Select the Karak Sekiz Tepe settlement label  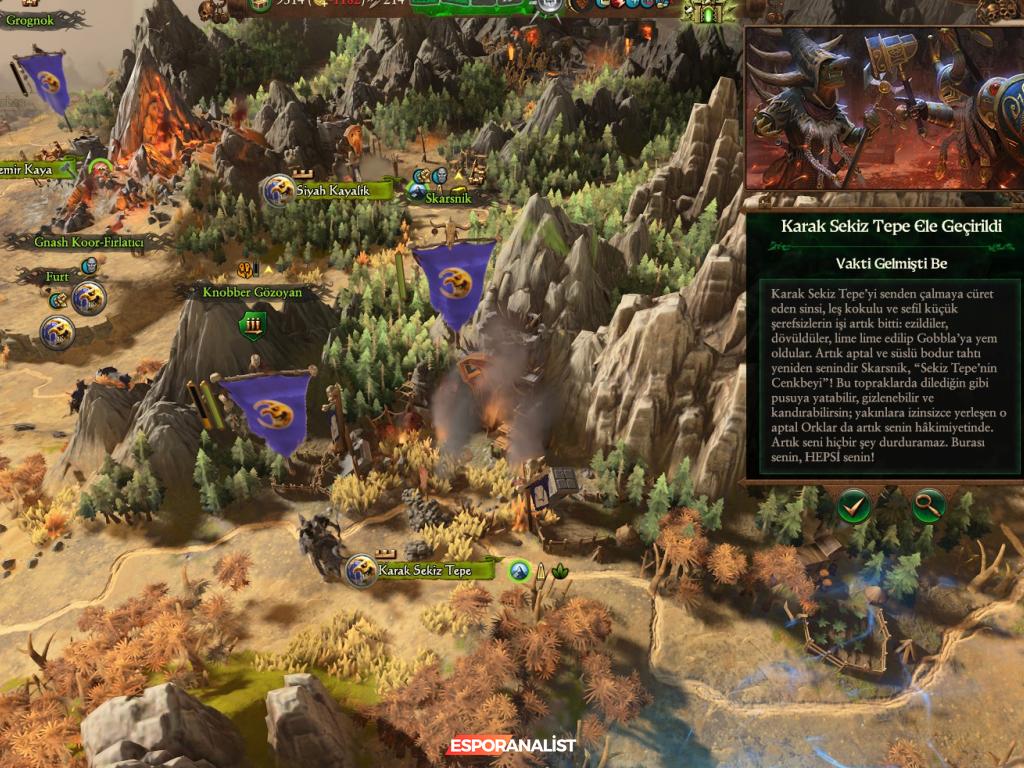point(424,570)
